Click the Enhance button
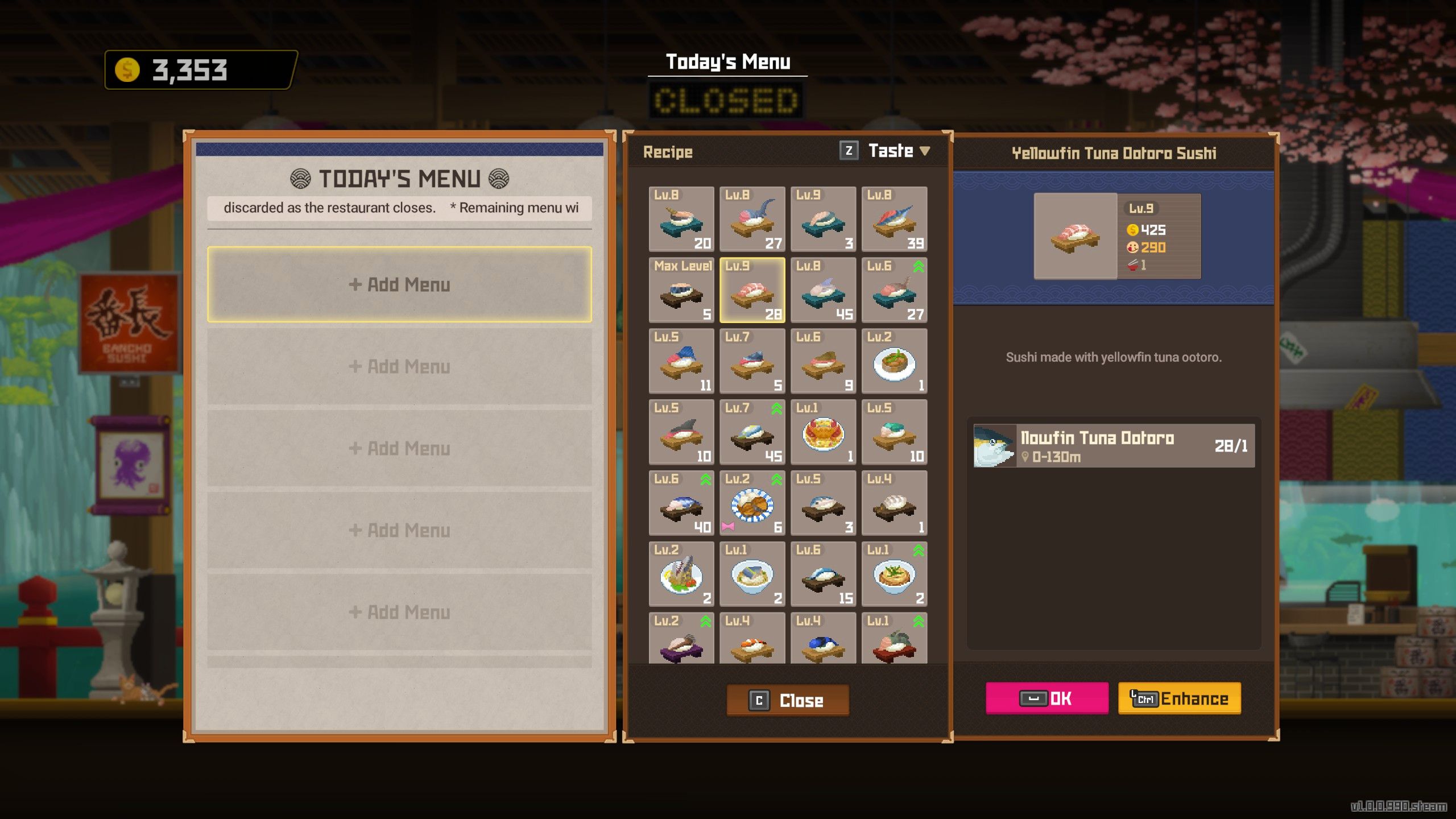The image size is (1456, 819). [1178, 698]
